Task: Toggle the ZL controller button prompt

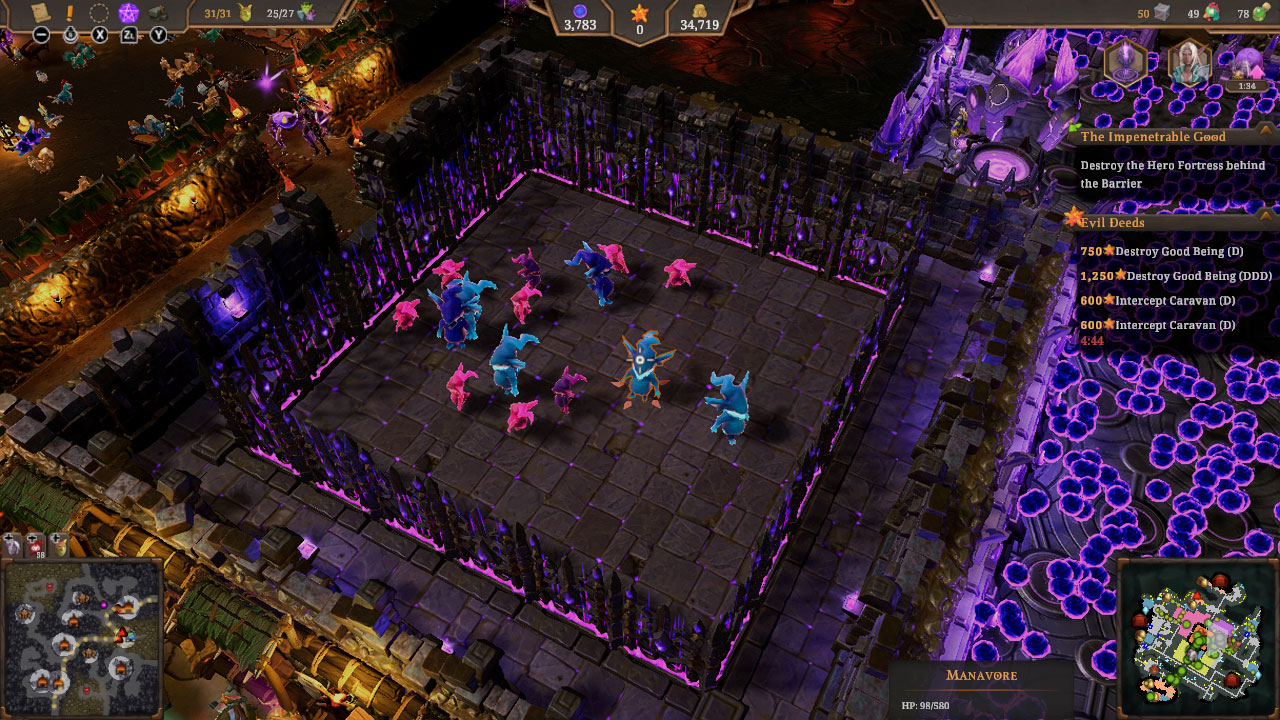Action: click(x=130, y=34)
